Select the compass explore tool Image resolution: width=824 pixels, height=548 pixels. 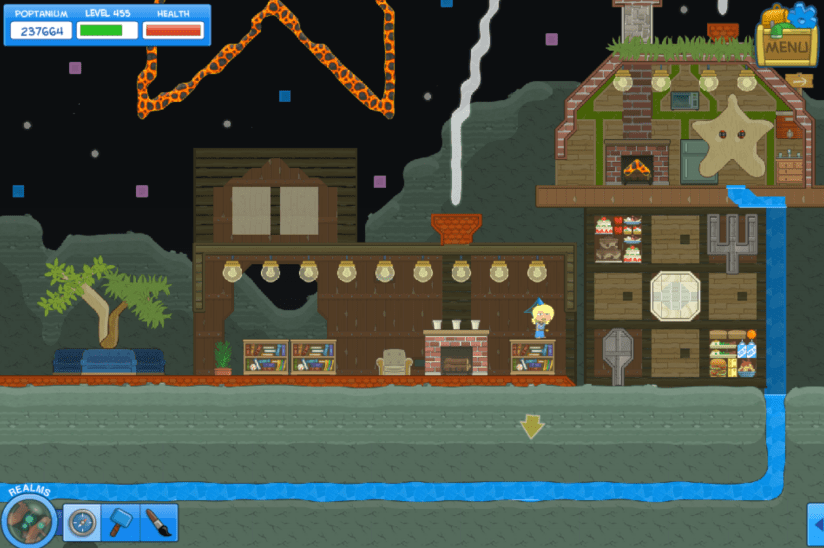(82, 522)
